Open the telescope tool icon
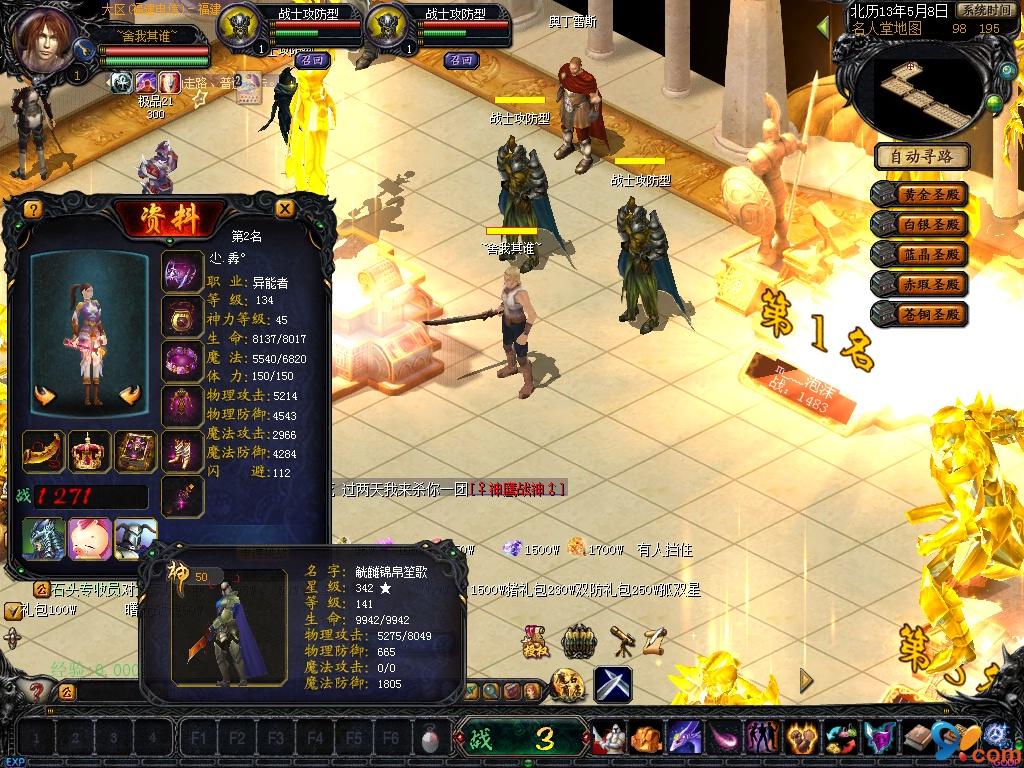 click(622, 640)
